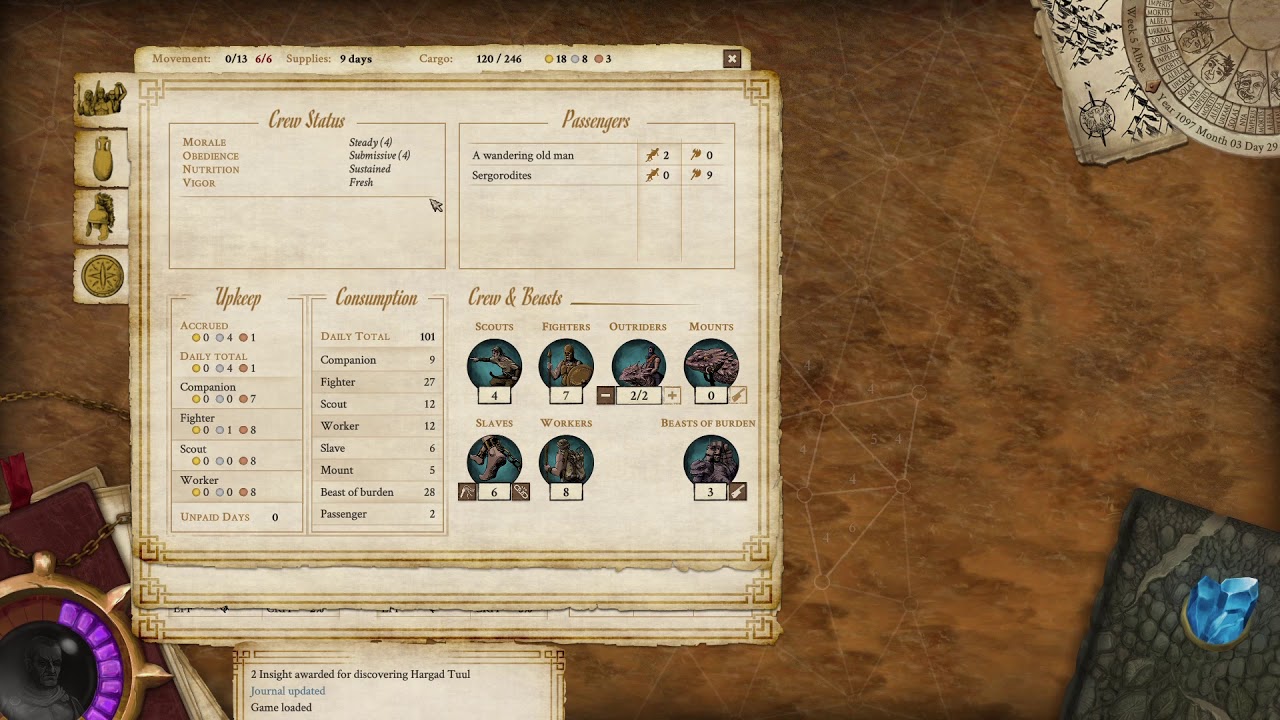Click the Workers portrait
The width and height of the screenshot is (1280, 720).
pos(566,461)
